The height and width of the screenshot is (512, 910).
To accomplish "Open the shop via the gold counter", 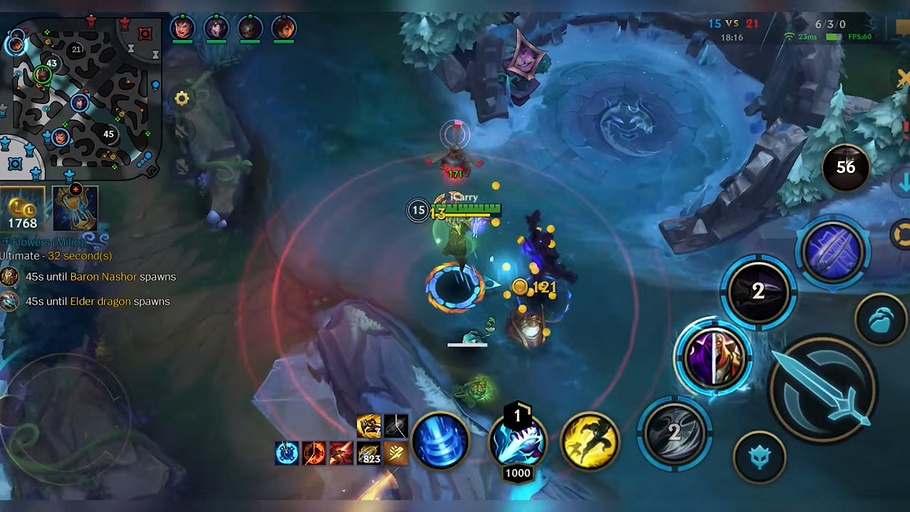I will pos(22,209).
